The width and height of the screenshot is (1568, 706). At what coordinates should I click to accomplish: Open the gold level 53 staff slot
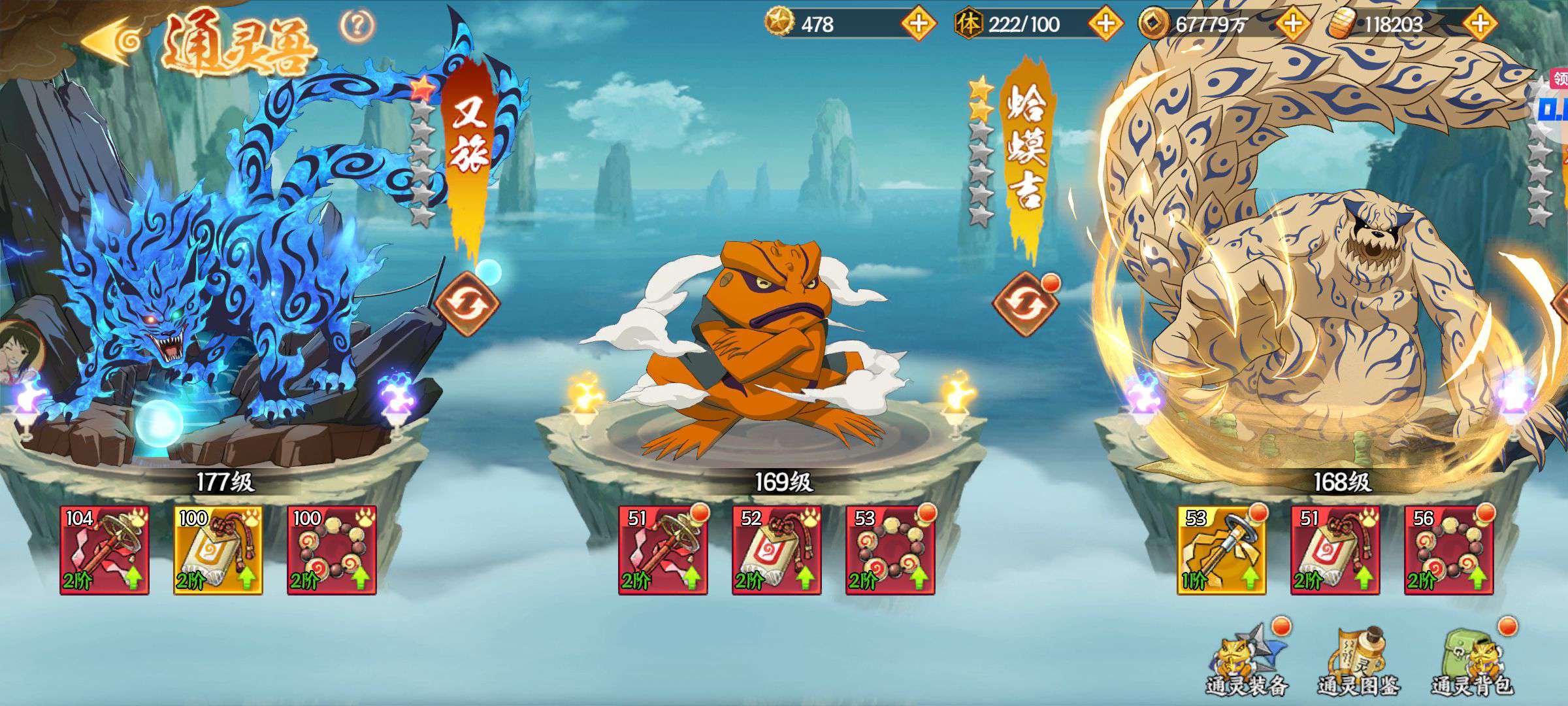(1222, 550)
